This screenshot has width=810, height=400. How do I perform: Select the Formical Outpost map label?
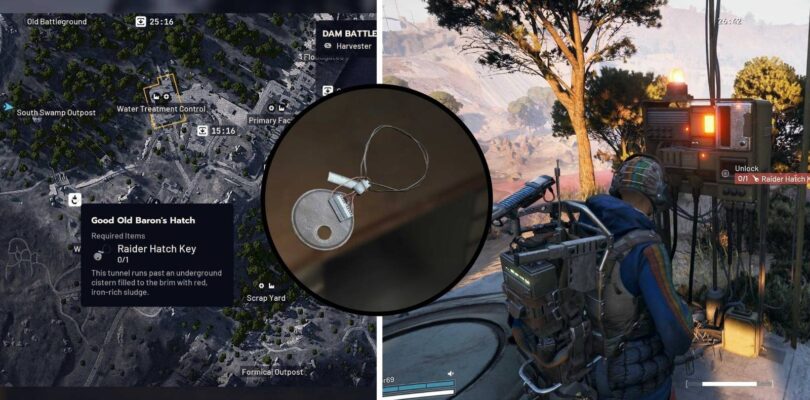[272, 373]
